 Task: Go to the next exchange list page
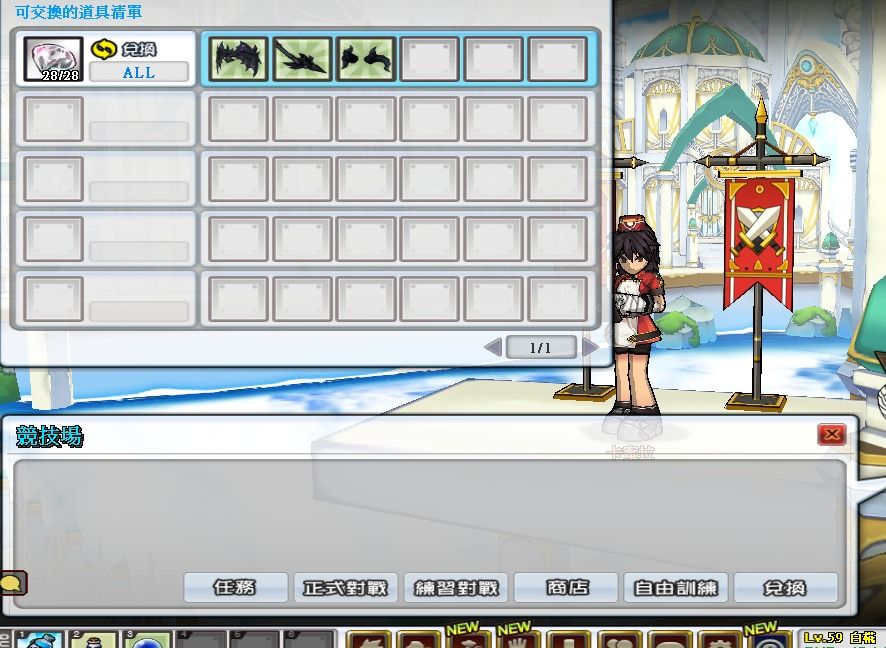coord(590,347)
